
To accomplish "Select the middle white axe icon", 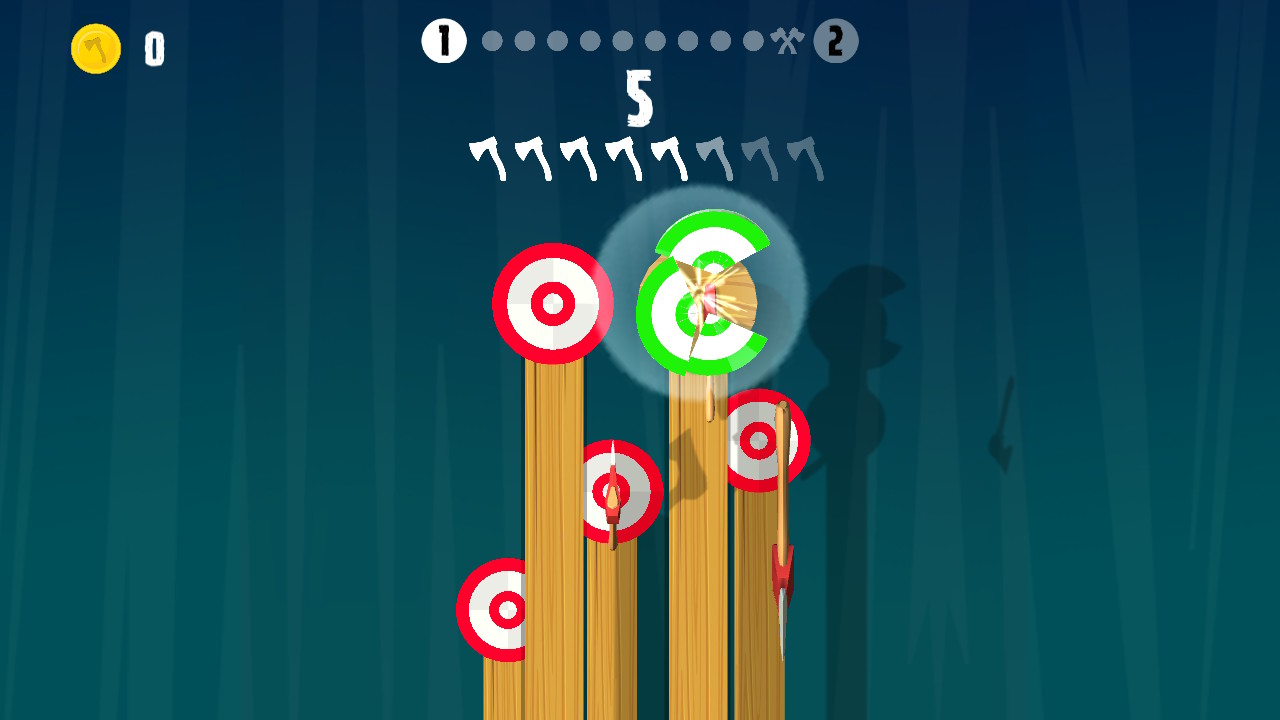I will [577, 153].
